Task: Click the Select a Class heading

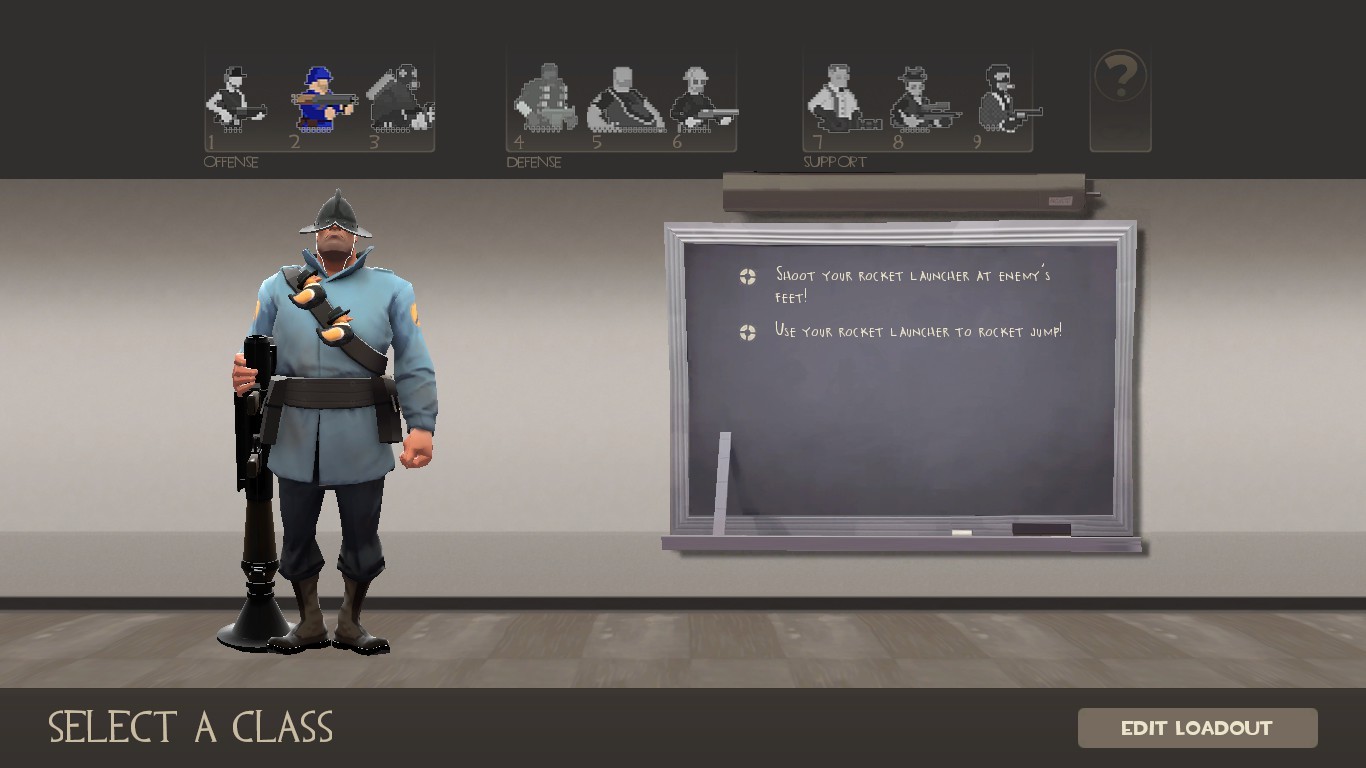Action: tap(191, 727)
